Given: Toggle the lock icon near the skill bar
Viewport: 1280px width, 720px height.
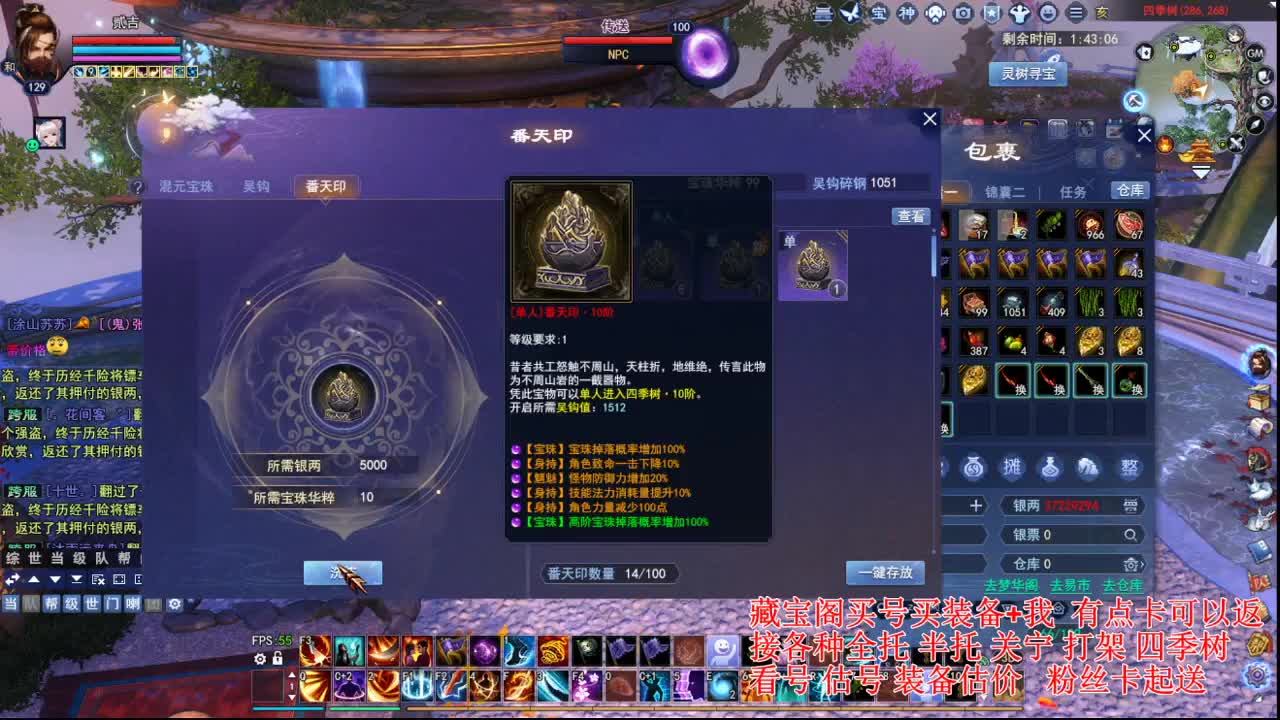Looking at the screenshot, I should tap(277, 659).
